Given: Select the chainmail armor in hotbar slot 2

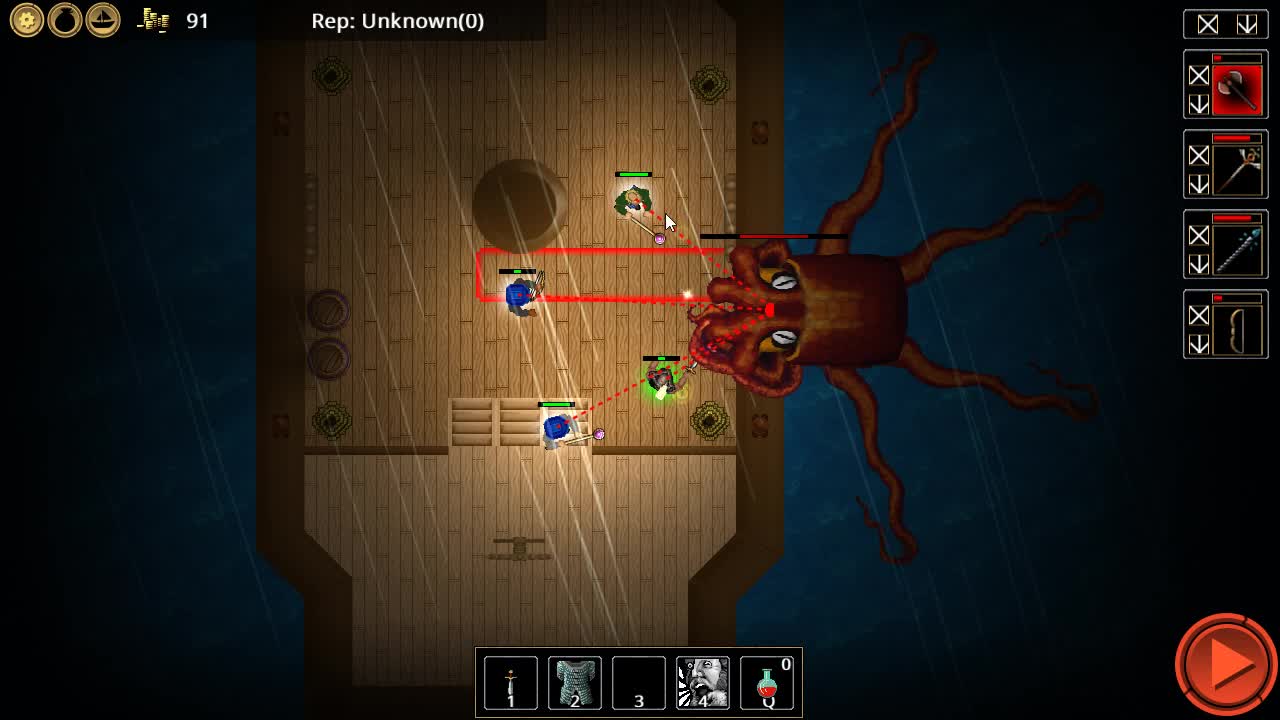Looking at the screenshot, I should [x=574, y=683].
